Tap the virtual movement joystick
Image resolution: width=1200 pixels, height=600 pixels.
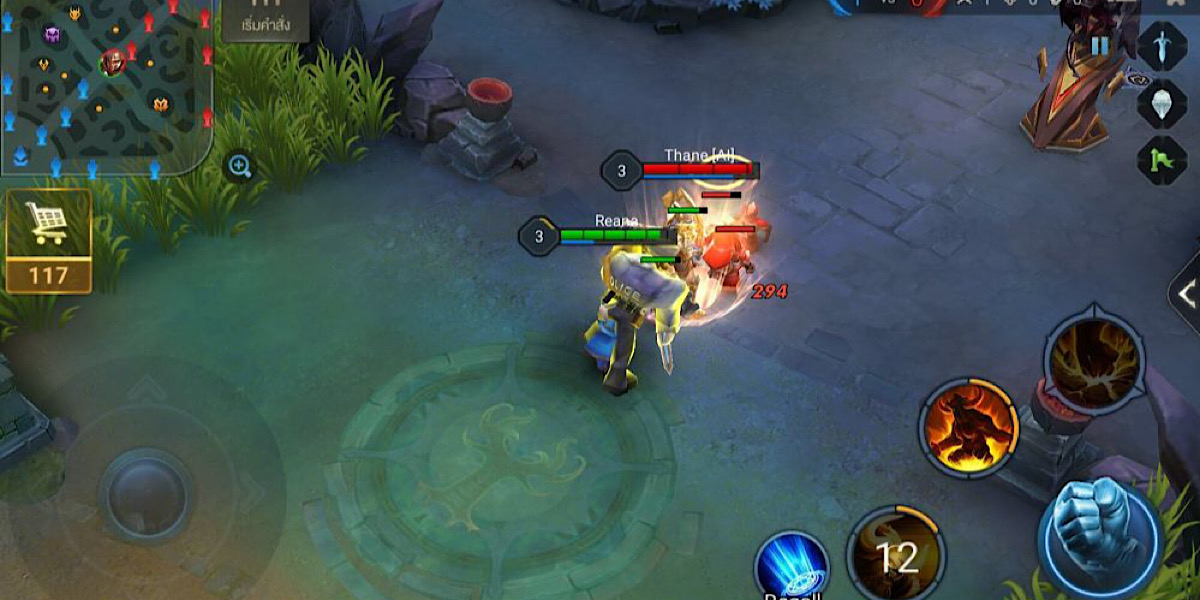point(146,496)
